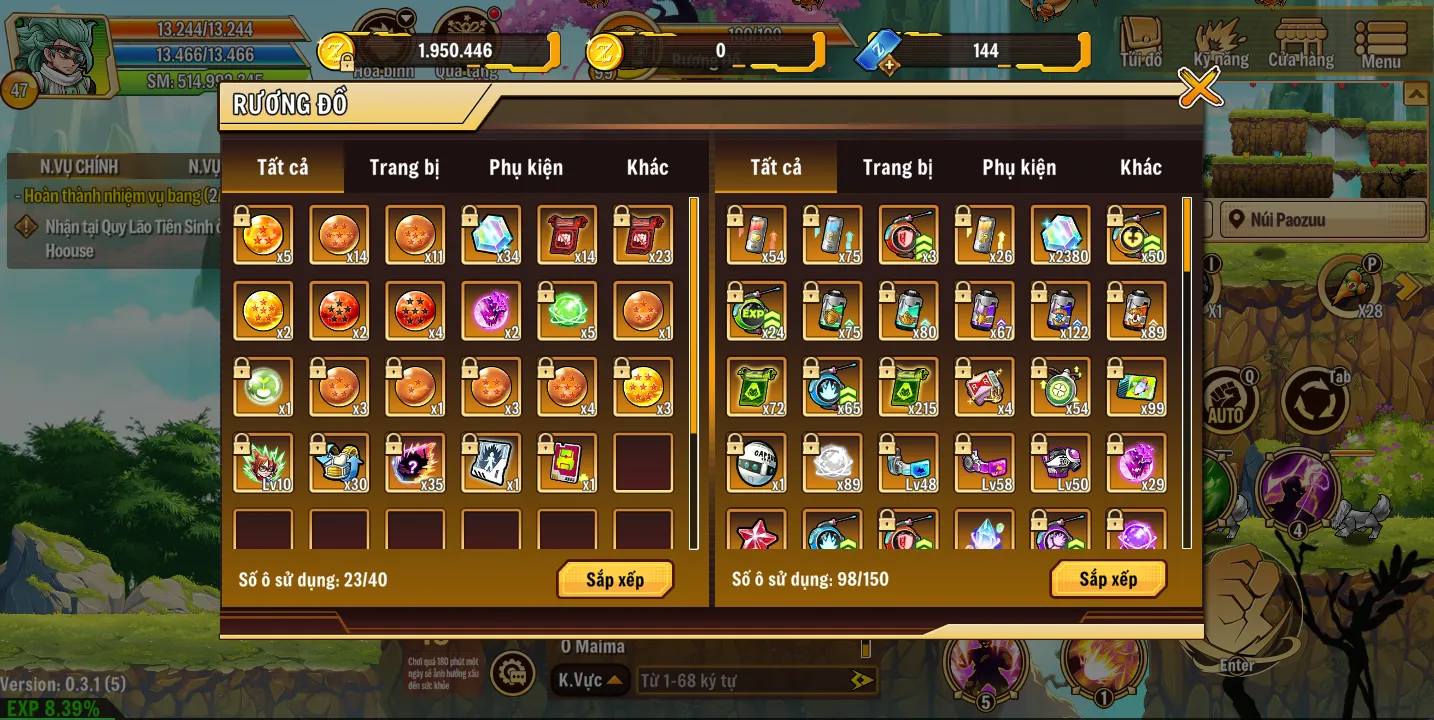Viewport: 1434px width, 720px height.
Task: Select the Trang bị tab on the right
Action: tap(895, 167)
